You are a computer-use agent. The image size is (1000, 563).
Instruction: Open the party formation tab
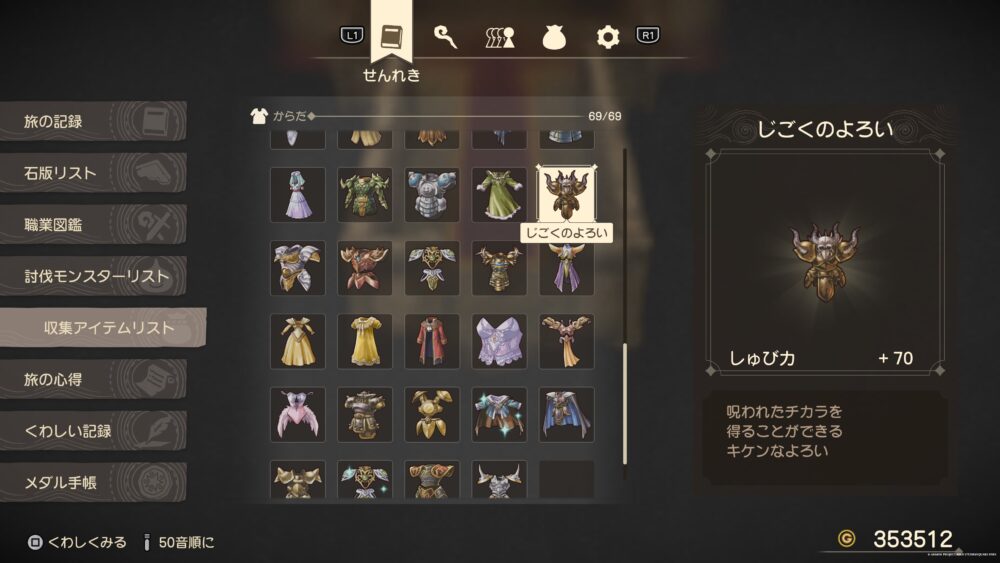point(500,37)
